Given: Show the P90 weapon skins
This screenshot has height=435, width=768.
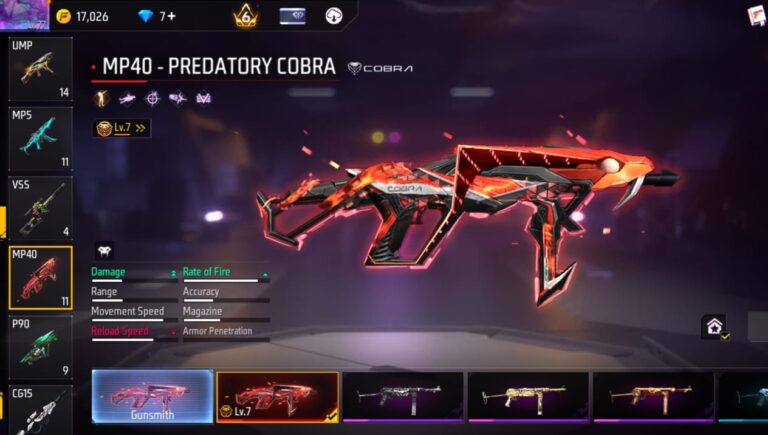Looking at the screenshot, I should click(x=40, y=347).
